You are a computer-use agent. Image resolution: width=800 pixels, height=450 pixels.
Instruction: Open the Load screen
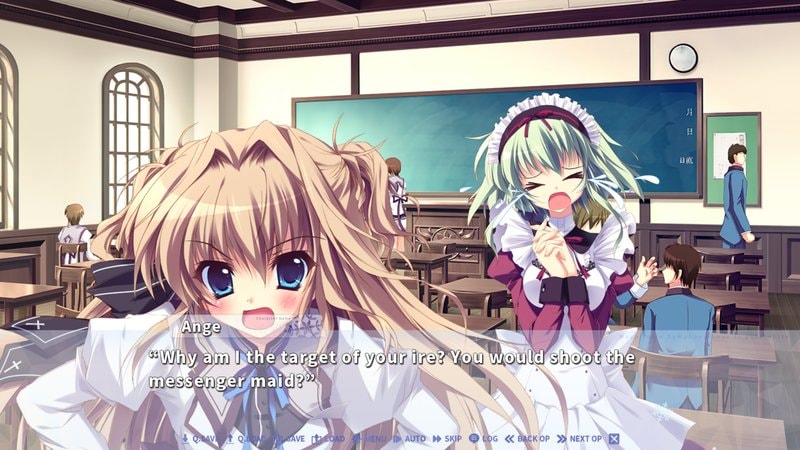click(x=331, y=439)
